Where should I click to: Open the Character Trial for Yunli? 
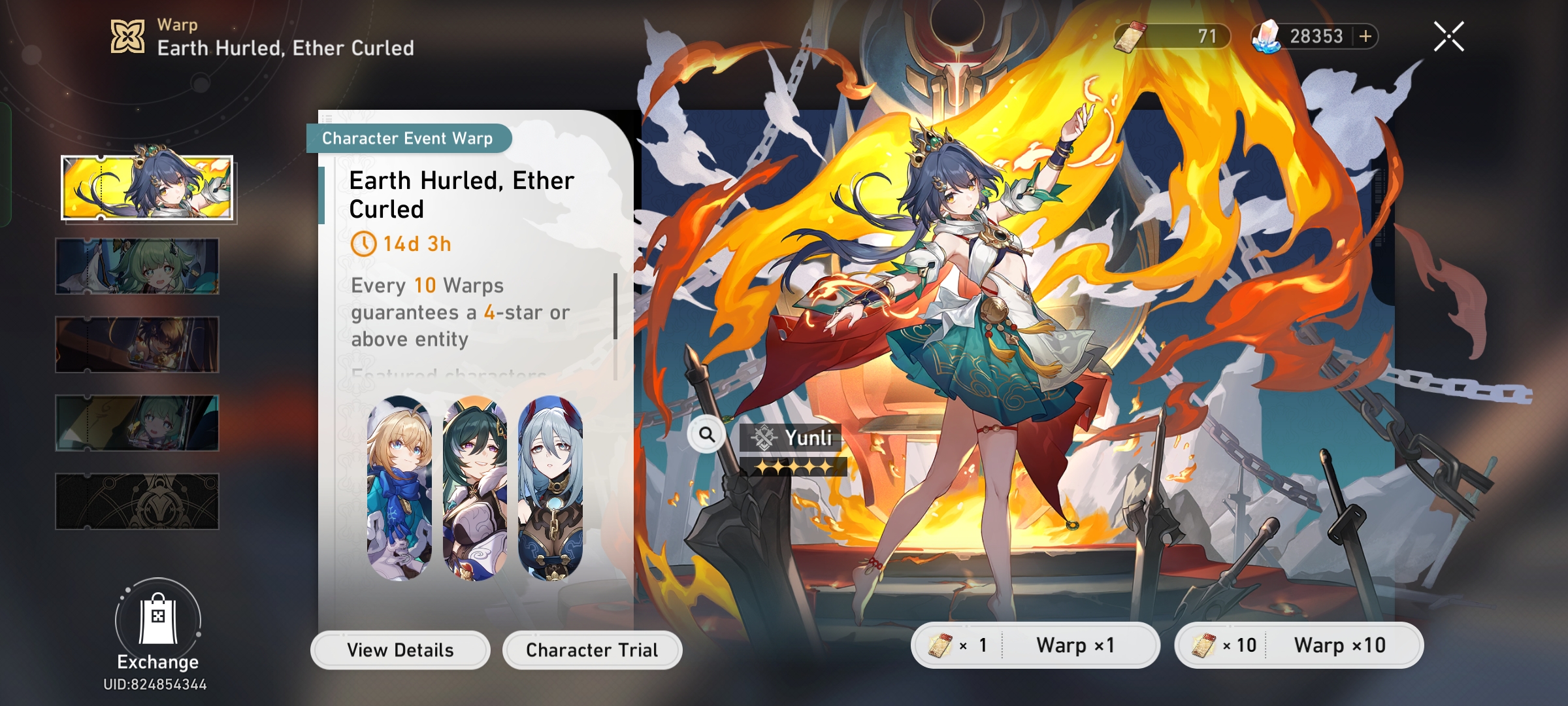tap(591, 649)
